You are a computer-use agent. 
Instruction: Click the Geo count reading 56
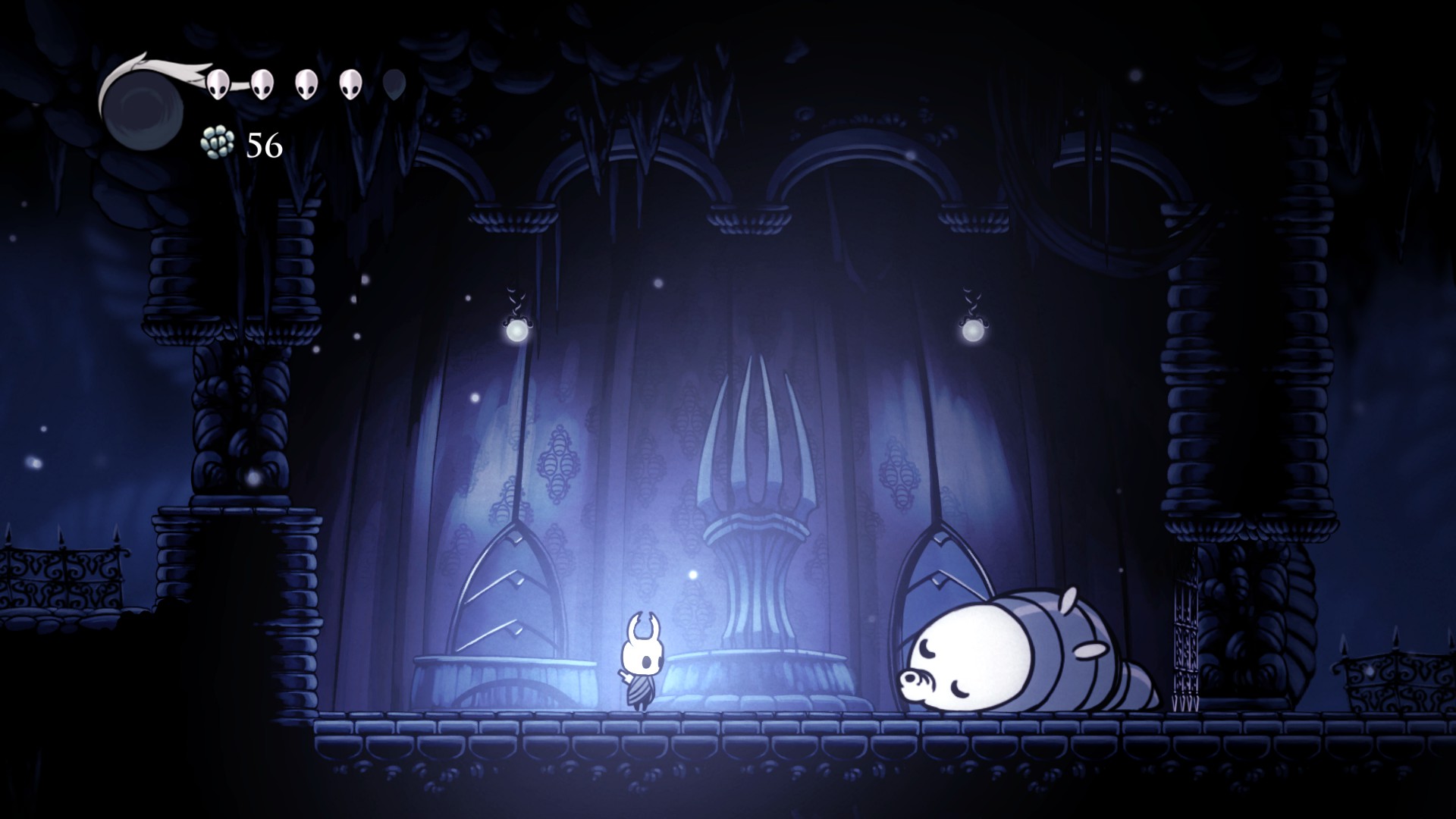click(x=263, y=144)
